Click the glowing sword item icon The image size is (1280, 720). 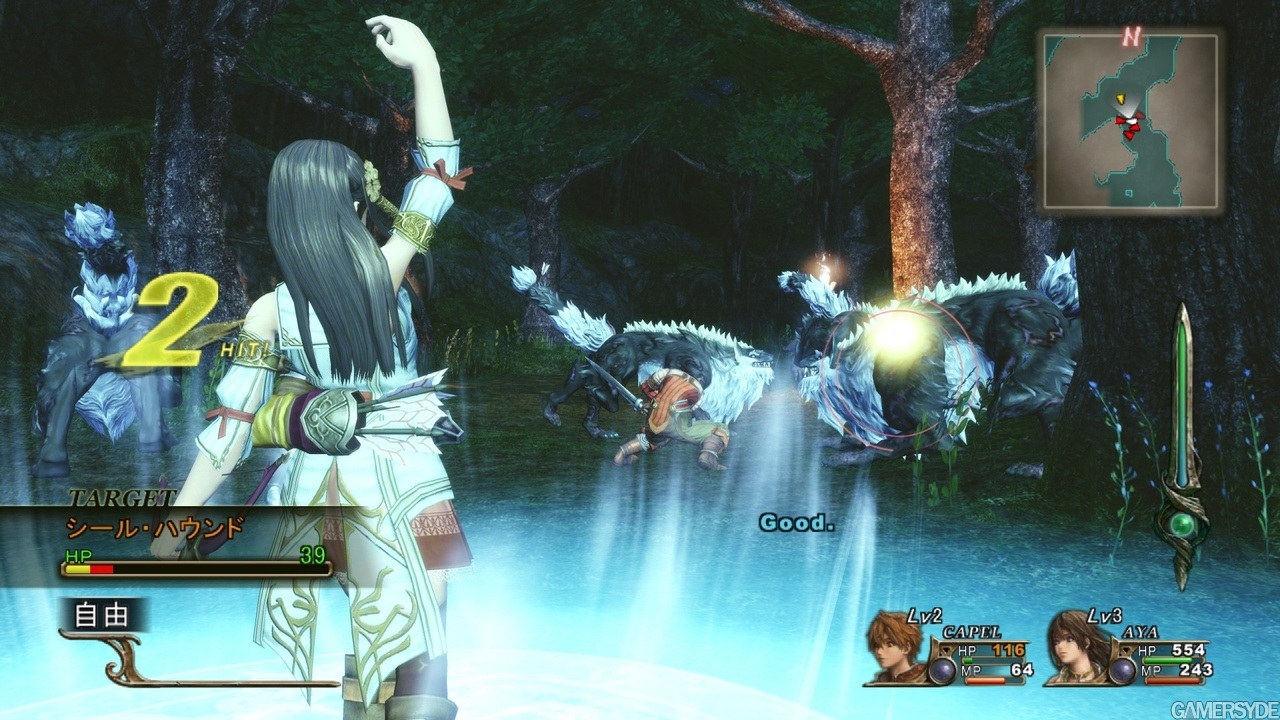(1185, 420)
